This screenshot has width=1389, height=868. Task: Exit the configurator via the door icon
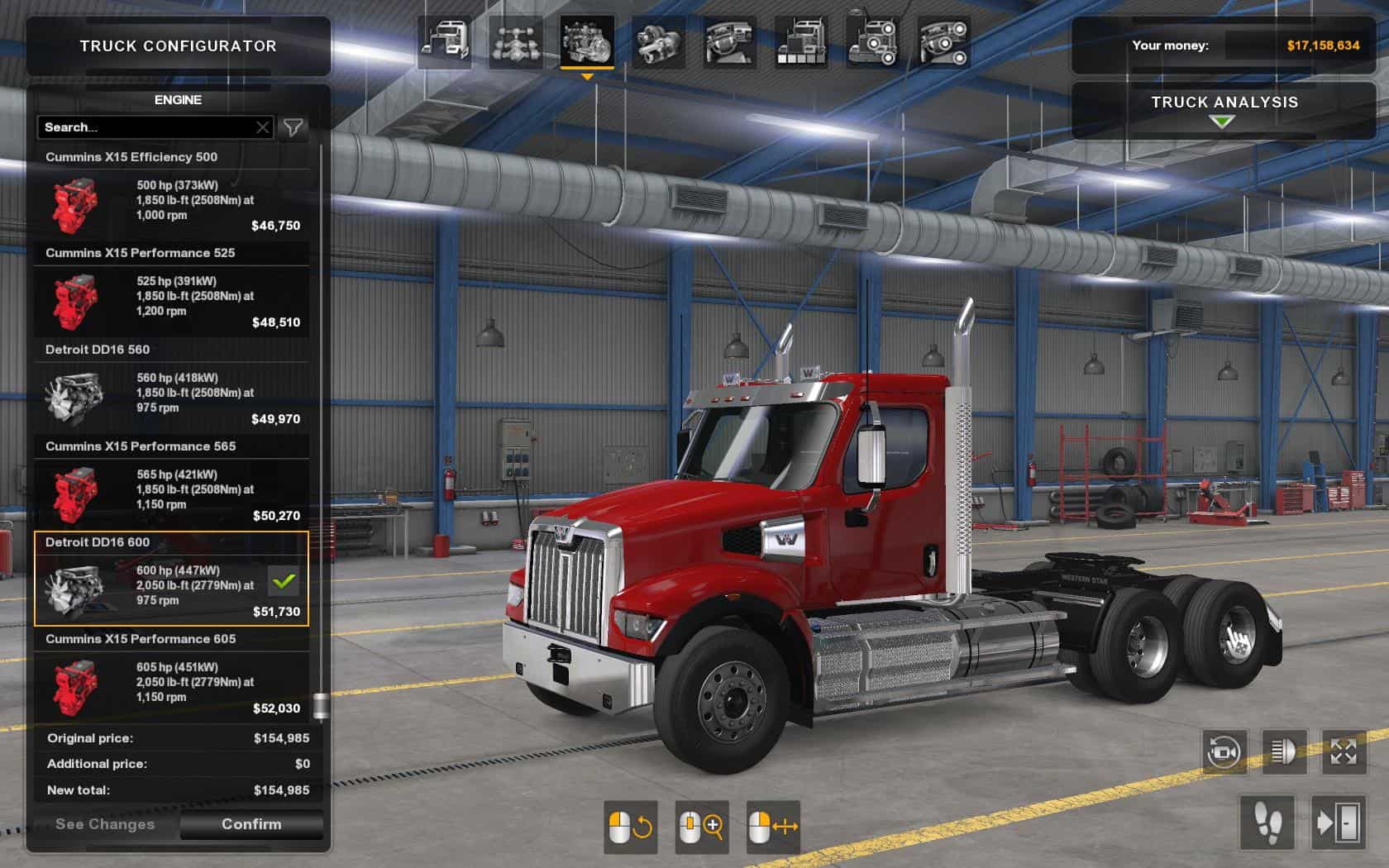coord(1338,823)
